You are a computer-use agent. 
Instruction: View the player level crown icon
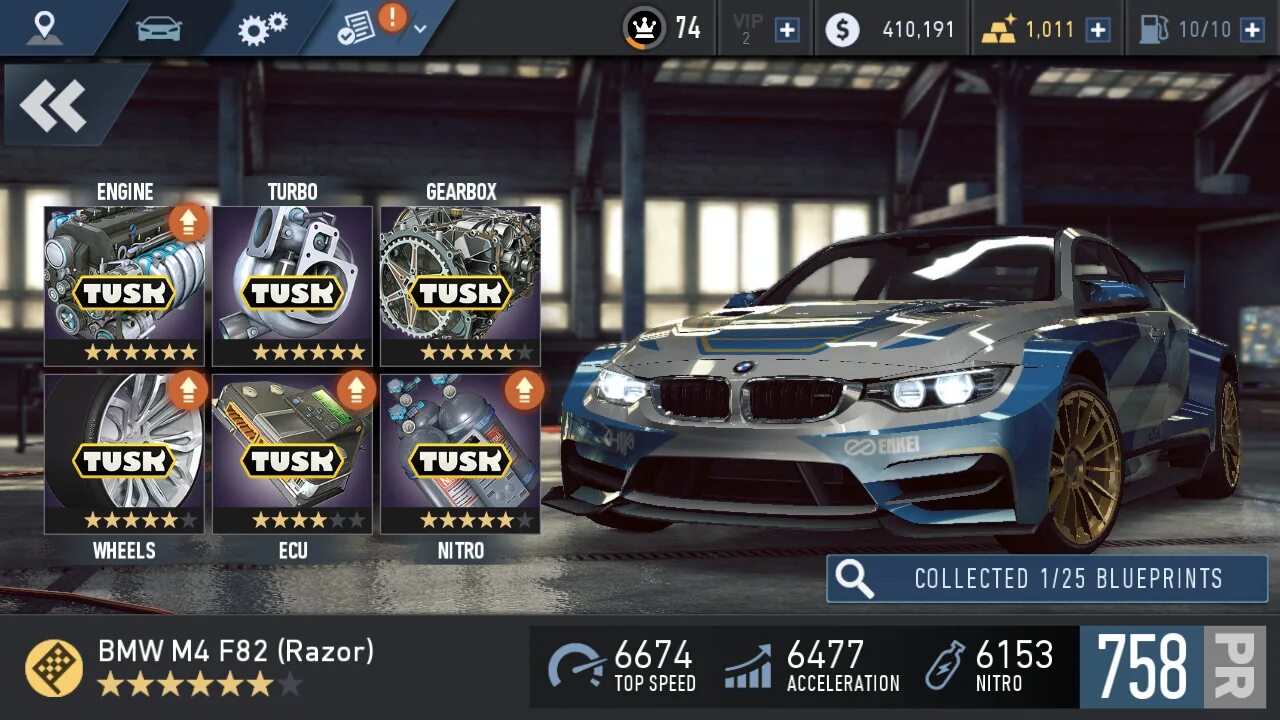click(643, 28)
